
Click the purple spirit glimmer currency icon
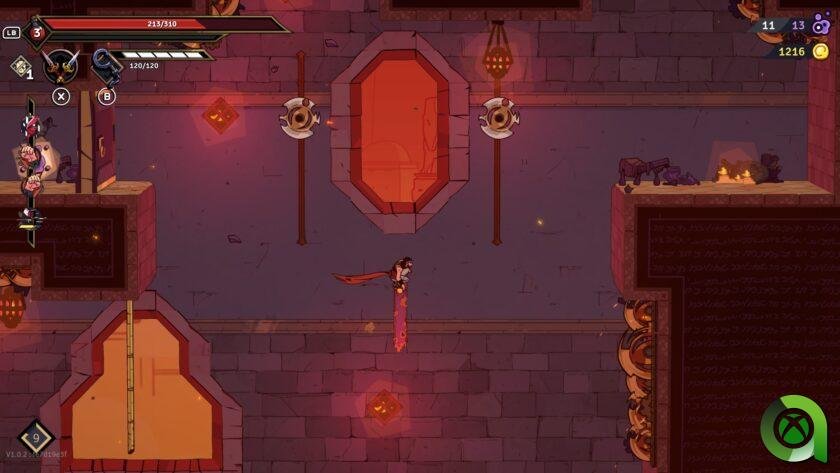821,26
